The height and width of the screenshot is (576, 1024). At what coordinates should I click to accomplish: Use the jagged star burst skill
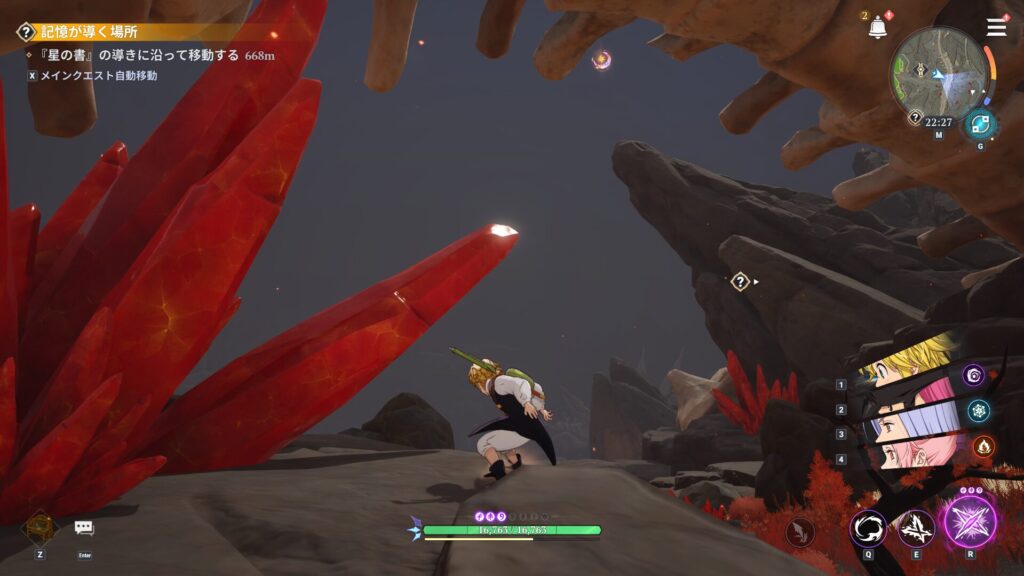(916, 528)
